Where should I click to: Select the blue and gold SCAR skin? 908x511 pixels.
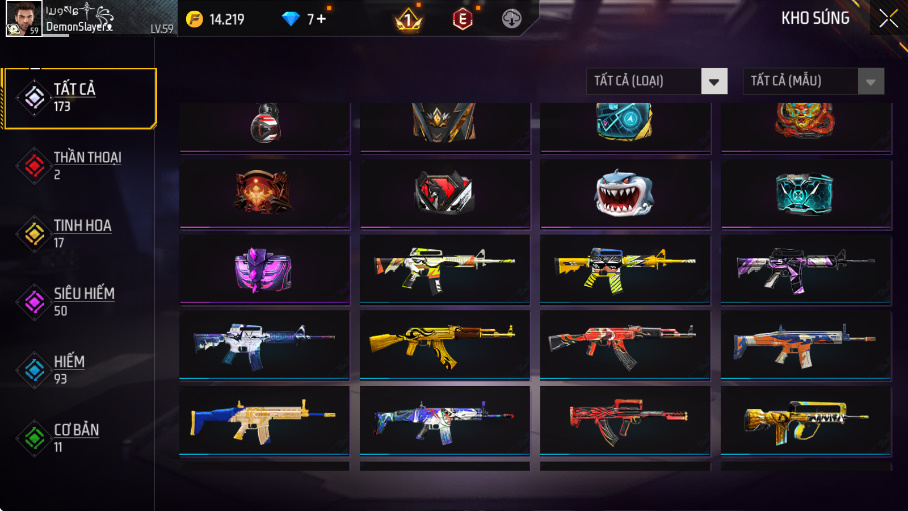pos(264,419)
